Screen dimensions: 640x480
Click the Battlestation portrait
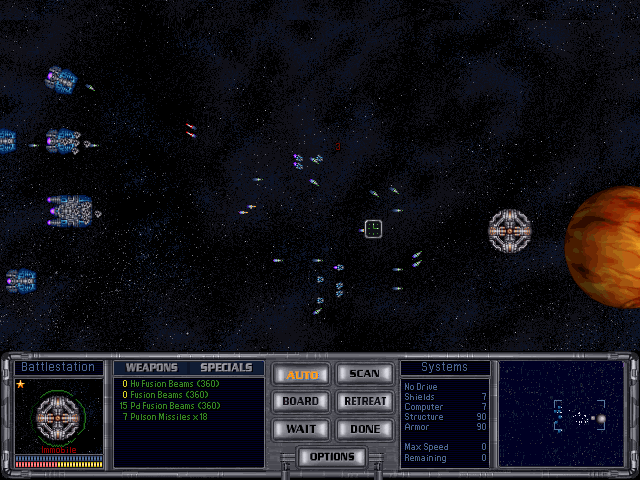tap(58, 416)
